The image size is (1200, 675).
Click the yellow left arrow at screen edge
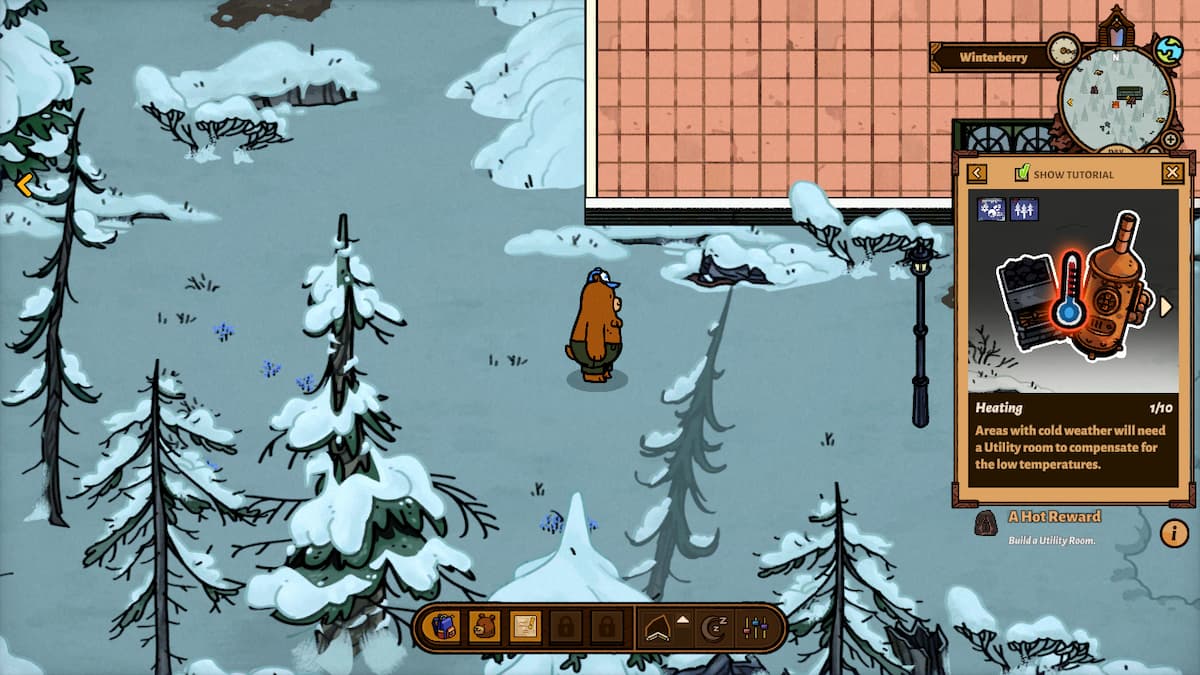pyautogui.click(x=25, y=184)
